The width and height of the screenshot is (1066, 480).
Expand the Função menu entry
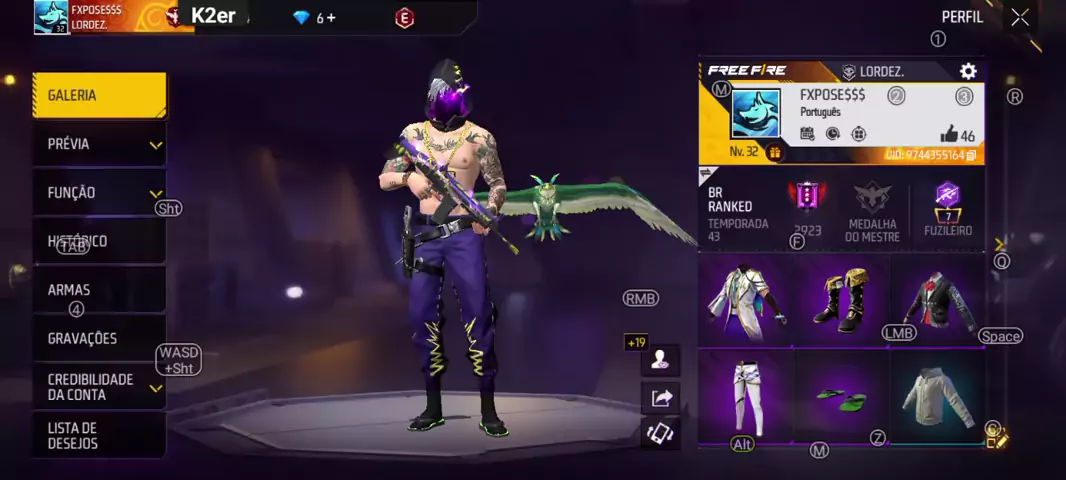click(98, 193)
